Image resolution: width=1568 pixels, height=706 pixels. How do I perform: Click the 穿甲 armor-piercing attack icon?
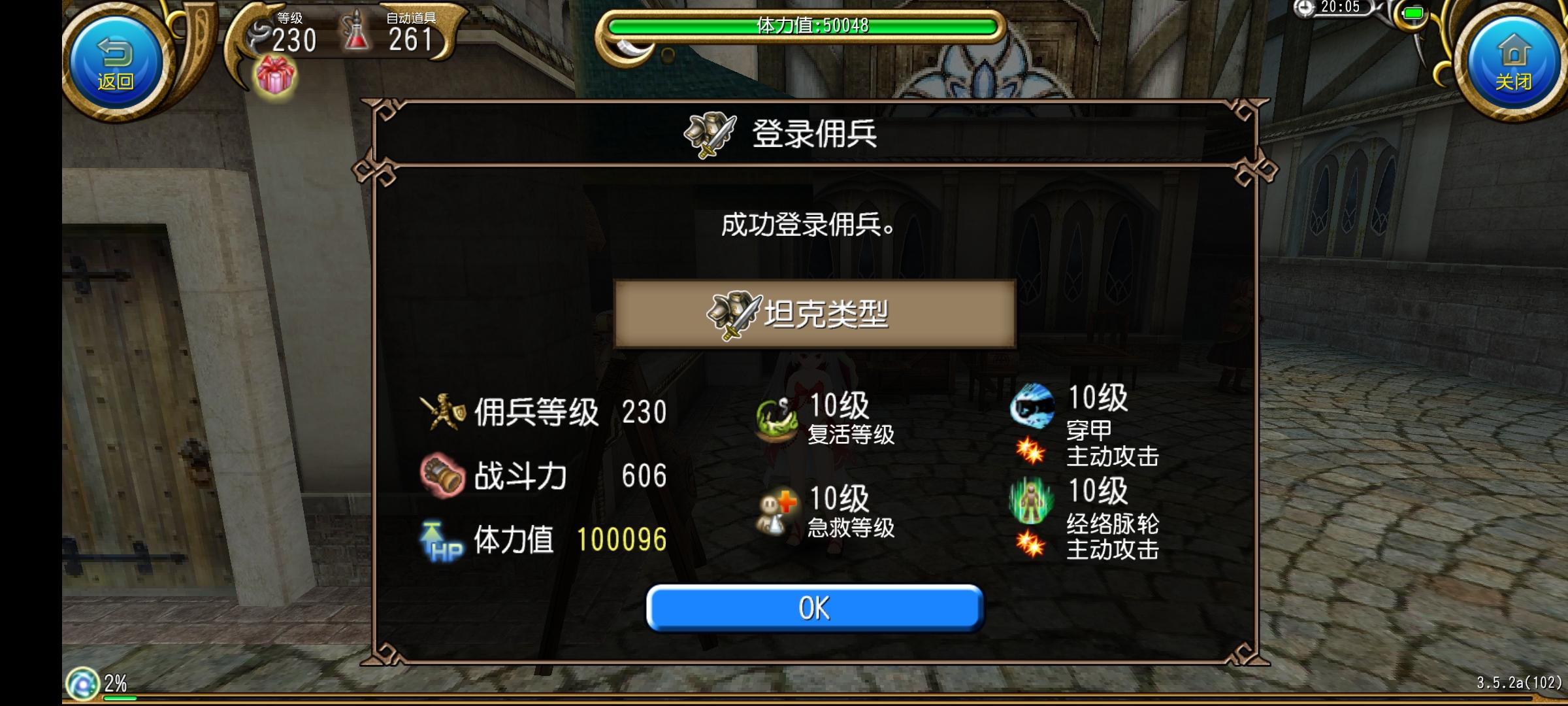coord(1030,405)
